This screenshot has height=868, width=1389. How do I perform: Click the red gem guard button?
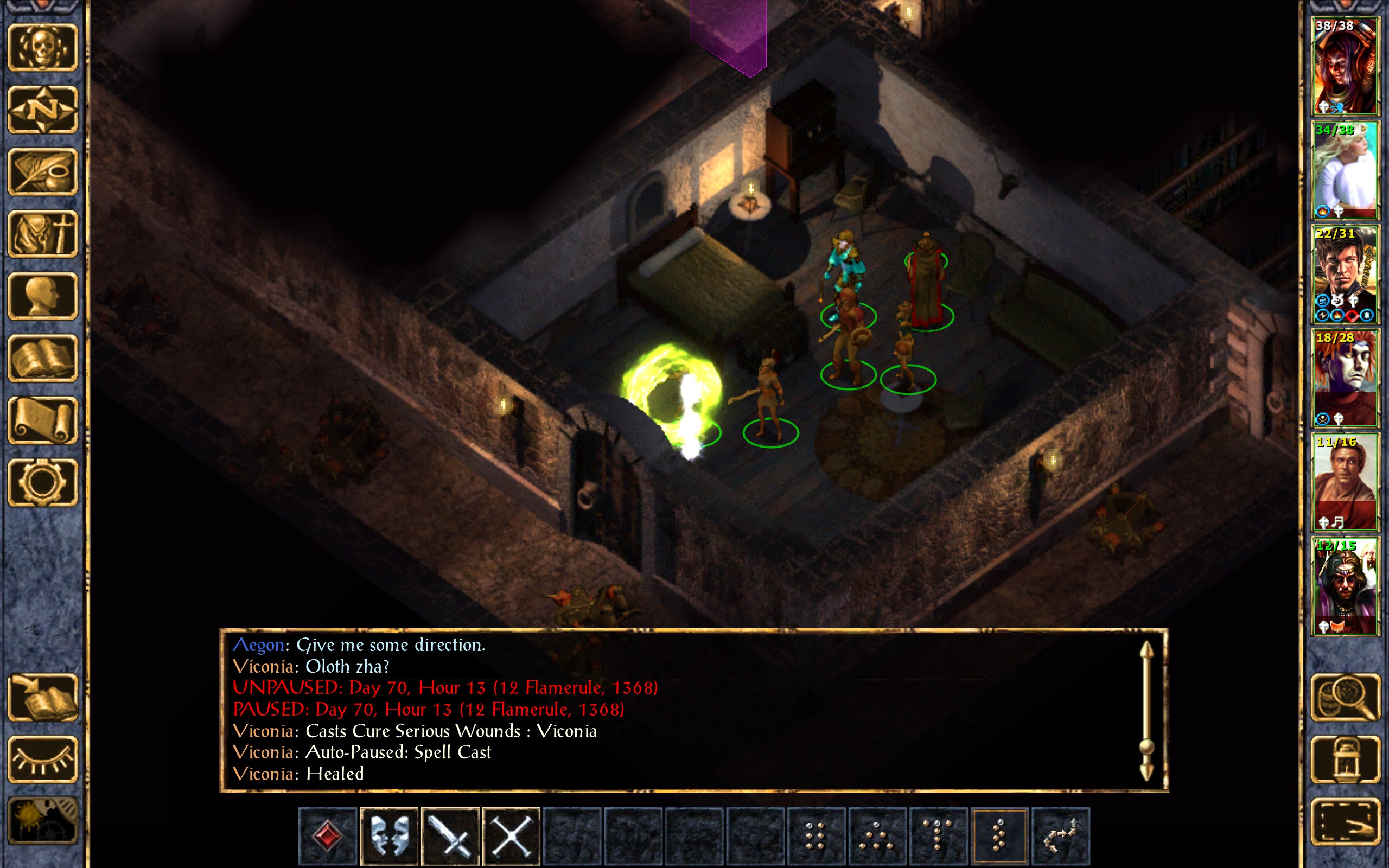pos(328,836)
